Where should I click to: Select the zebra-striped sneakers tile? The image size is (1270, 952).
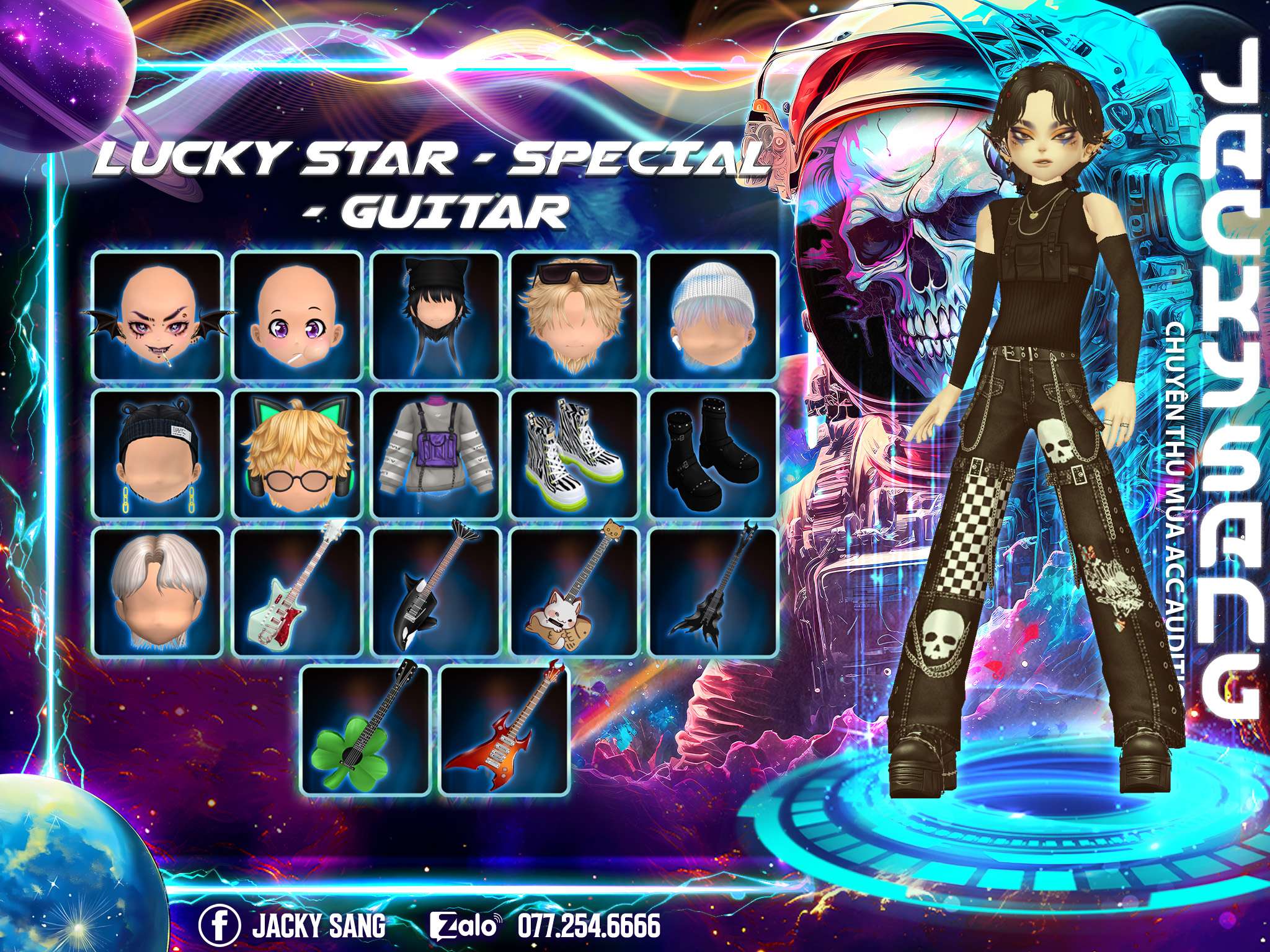pyautogui.click(x=575, y=454)
